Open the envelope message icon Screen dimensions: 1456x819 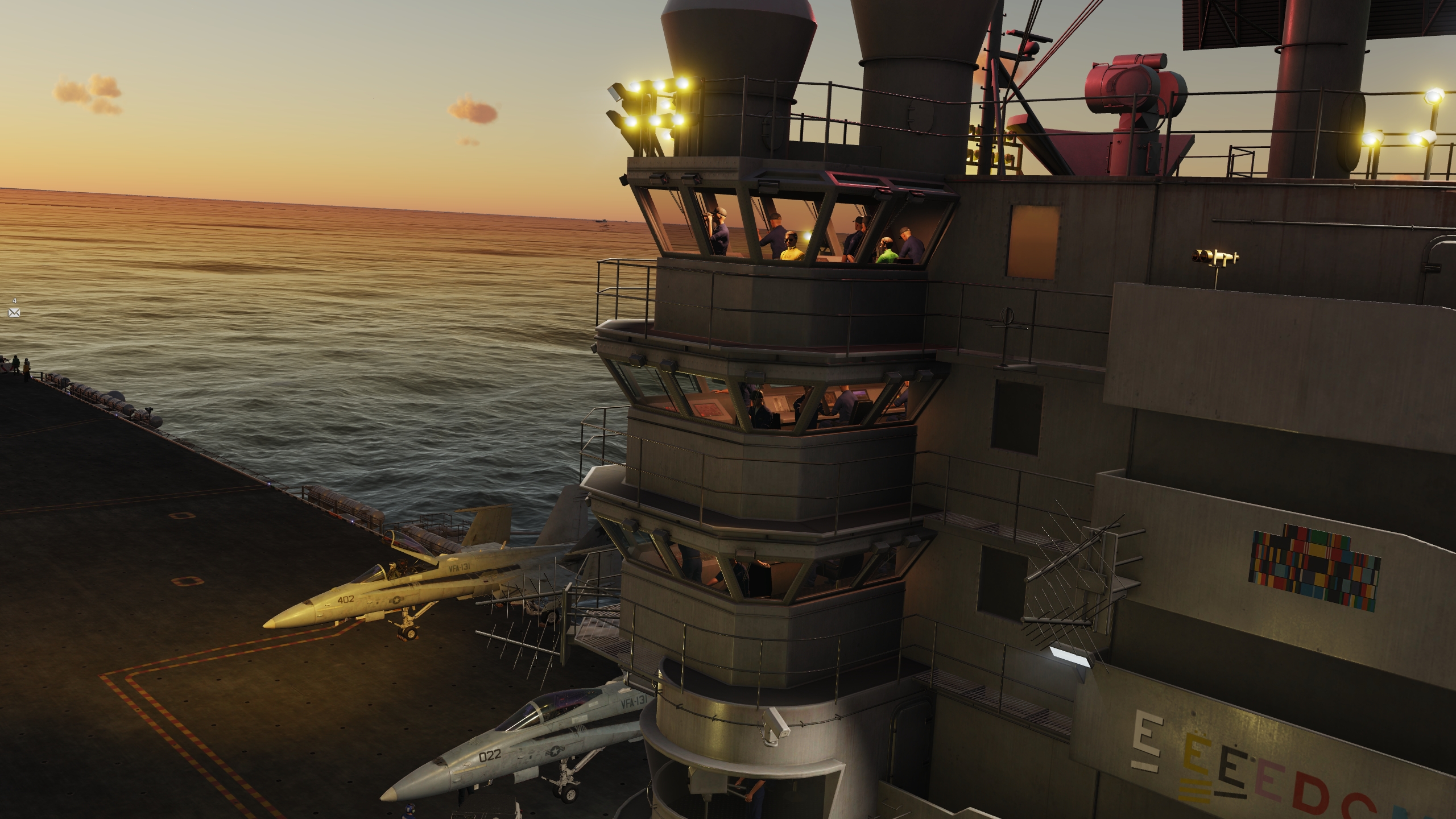(x=14, y=313)
